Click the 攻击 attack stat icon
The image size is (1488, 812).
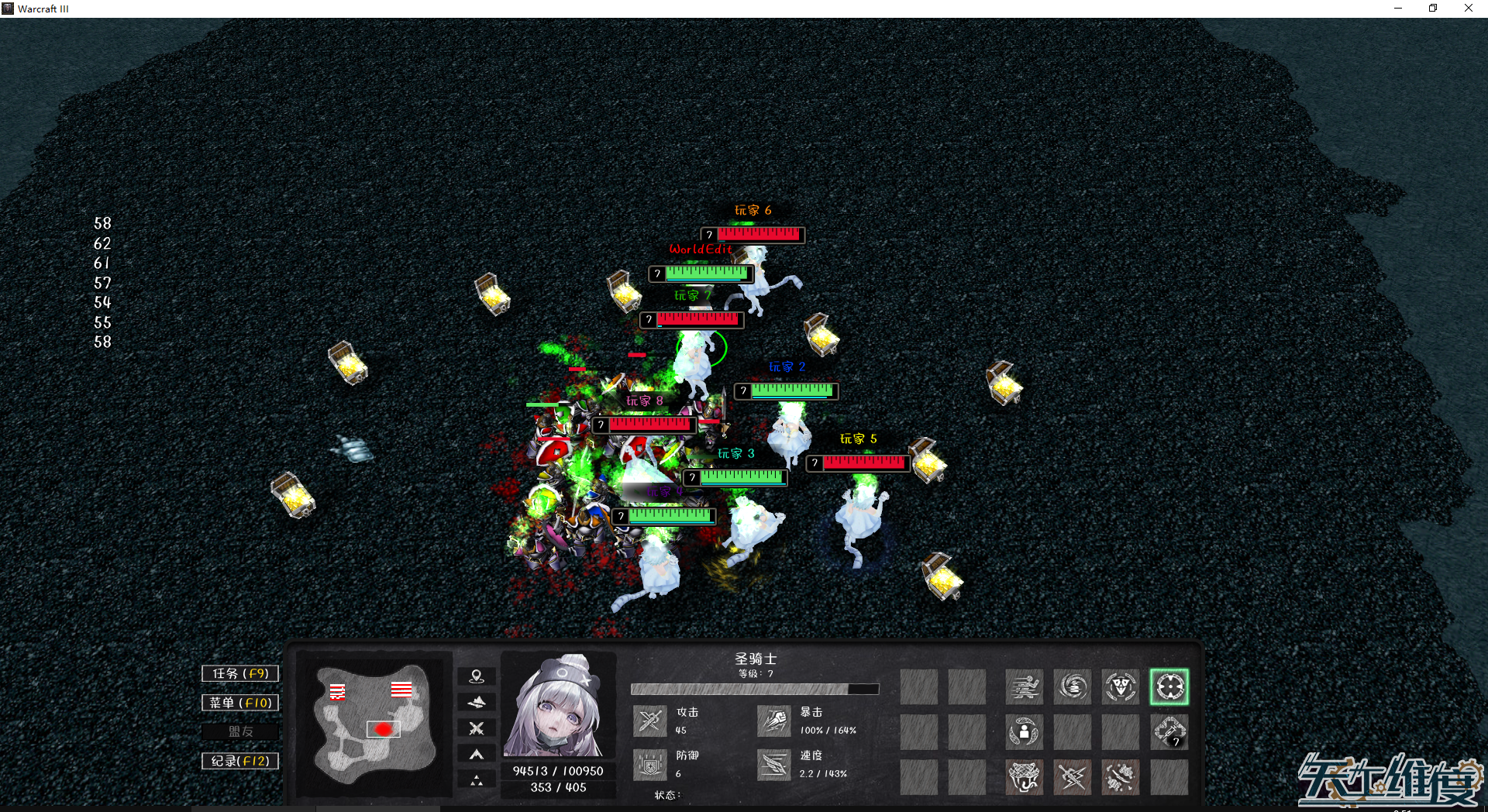pyautogui.click(x=649, y=721)
